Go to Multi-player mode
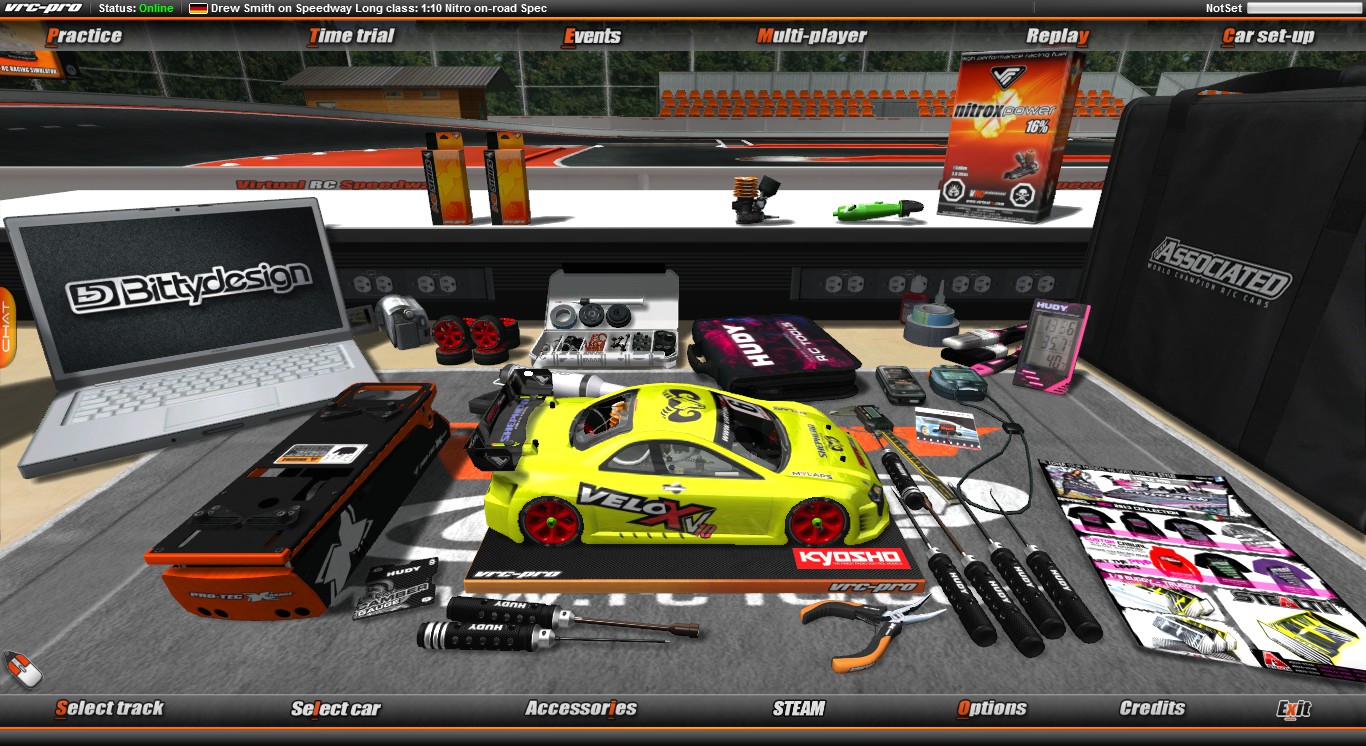The image size is (1366, 746). [812, 36]
